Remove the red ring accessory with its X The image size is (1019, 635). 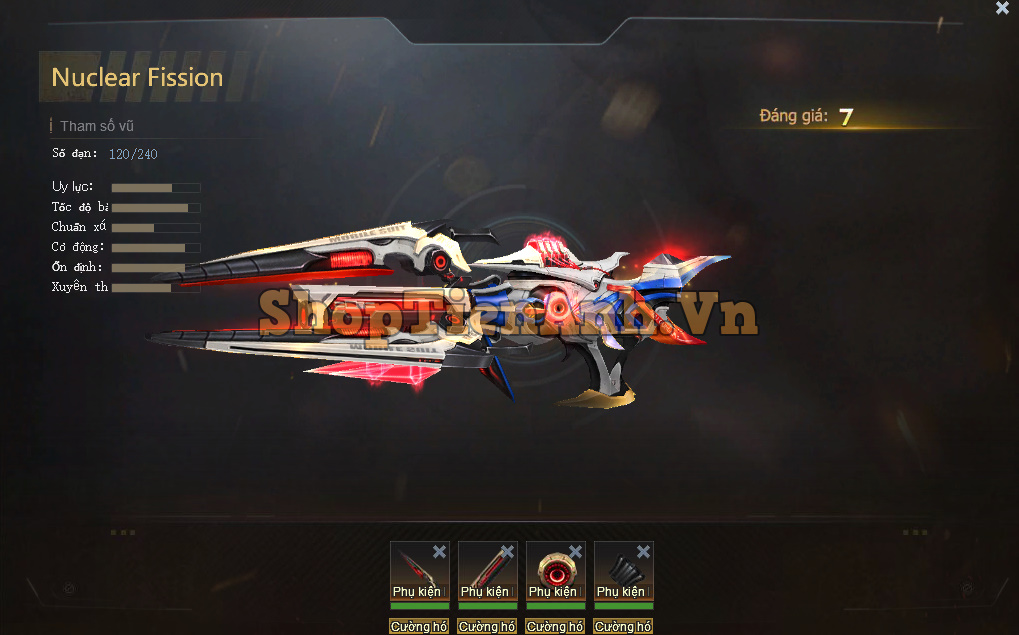[575, 552]
